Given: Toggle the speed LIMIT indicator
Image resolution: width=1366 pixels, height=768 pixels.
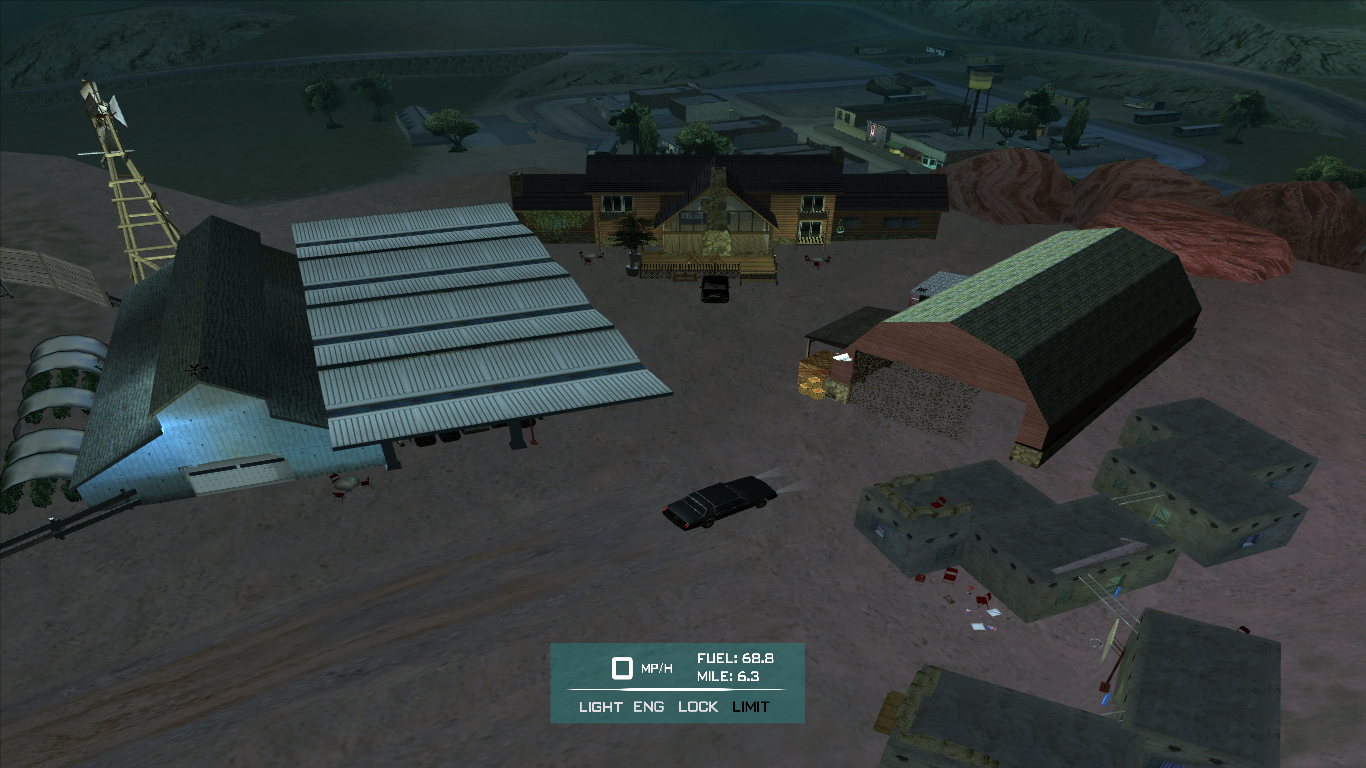Looking at the screenshot, I should click(x=751, y=707).
